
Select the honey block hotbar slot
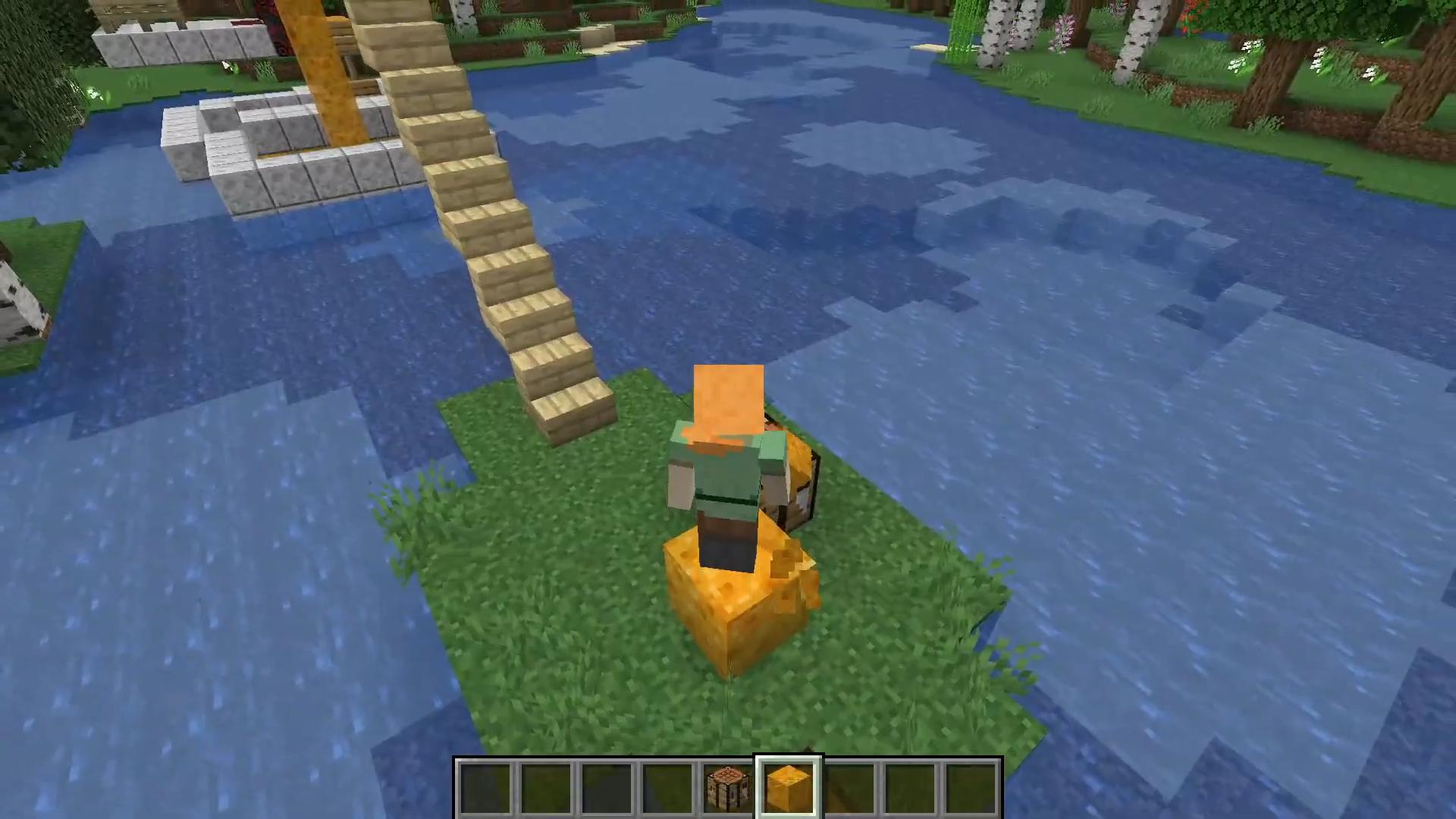tap(789, 785)
